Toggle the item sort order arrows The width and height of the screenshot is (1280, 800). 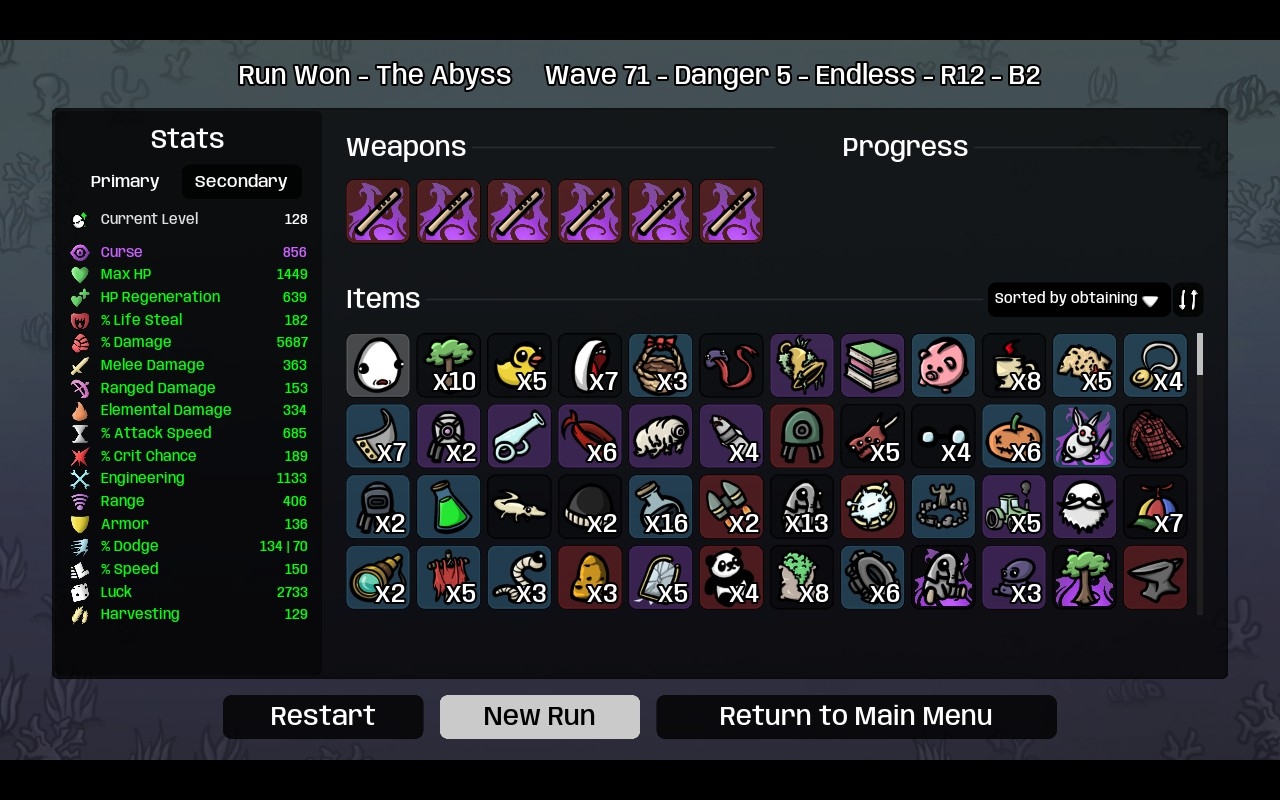[x=1188, y=299]
